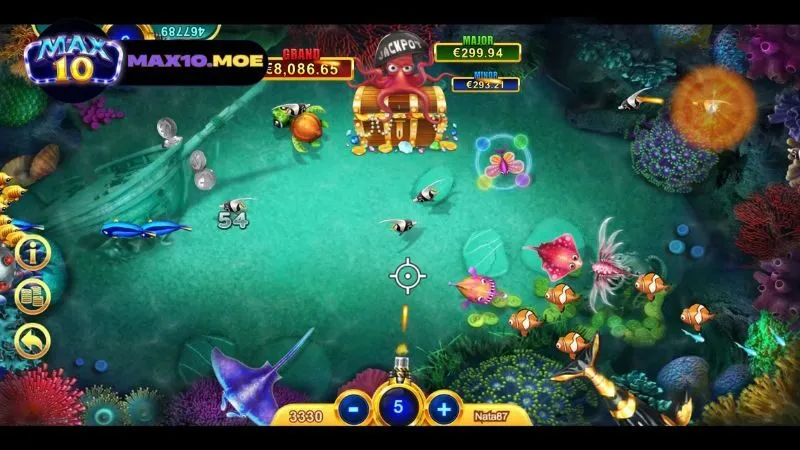Viewport: 800px width, 450px height.
Task: Increase the bet with the plus button
Action: [443, 408]
